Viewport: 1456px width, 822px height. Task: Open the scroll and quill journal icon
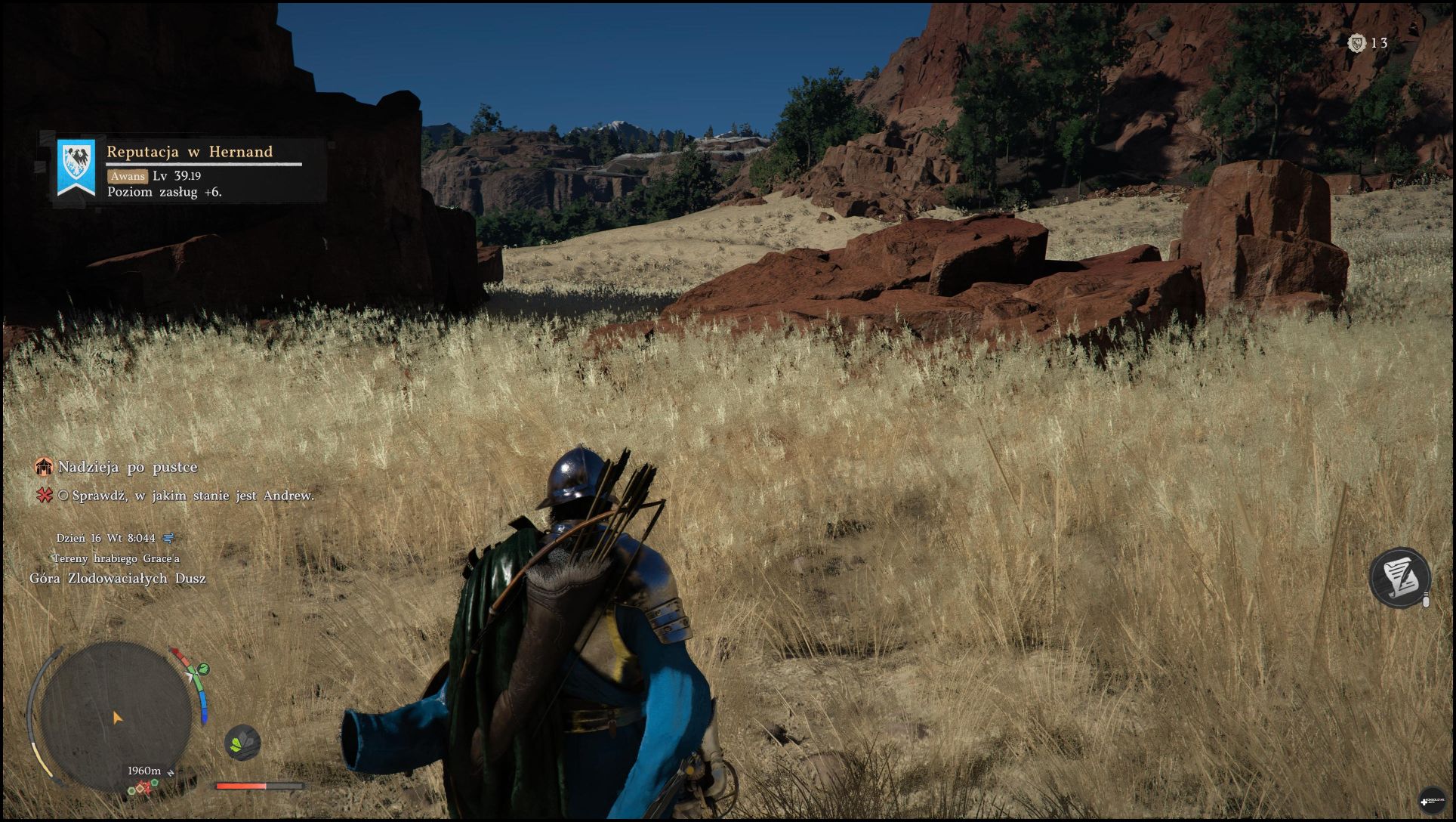(x=1399, y=576)
